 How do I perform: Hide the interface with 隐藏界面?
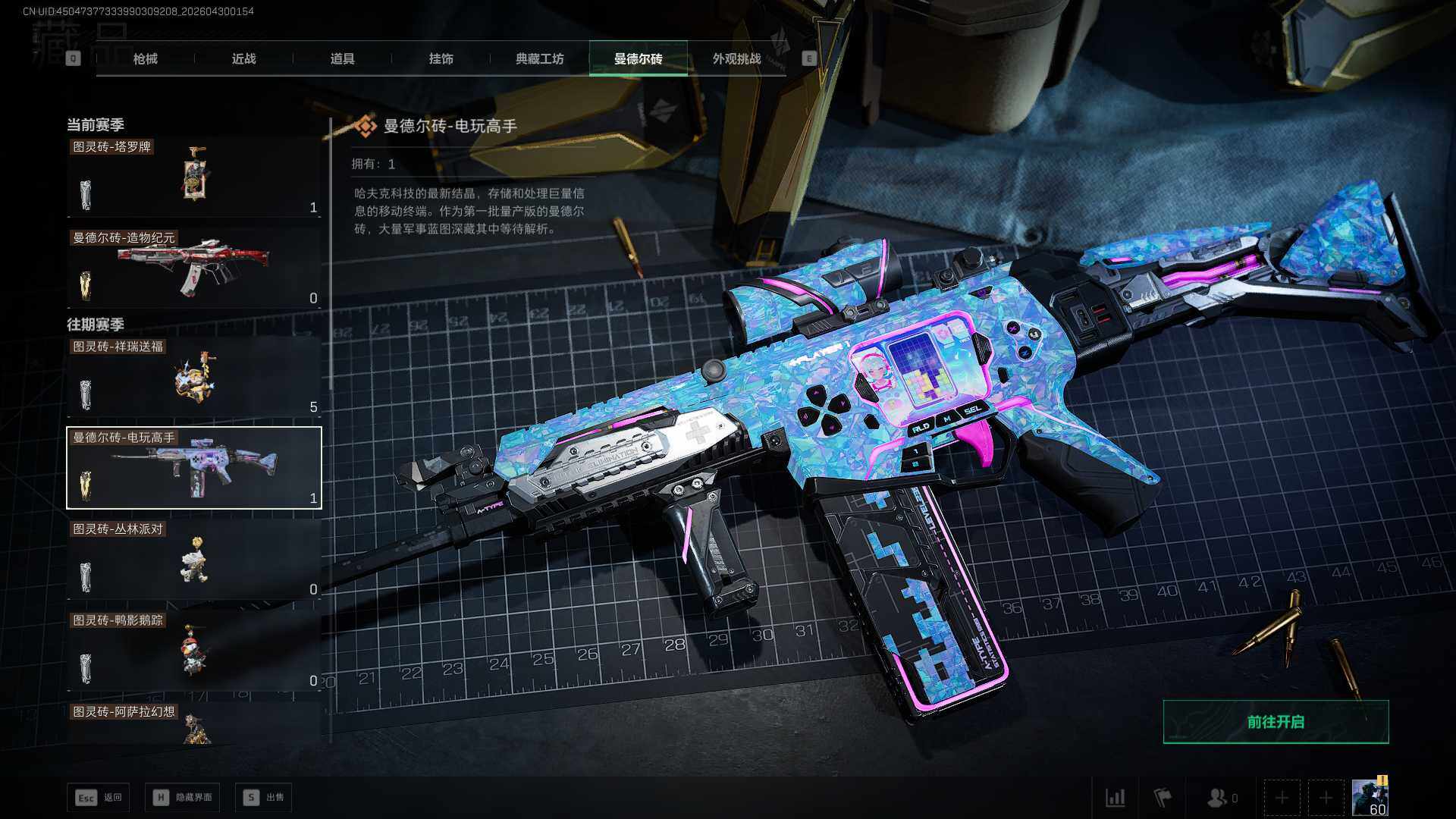183,798
